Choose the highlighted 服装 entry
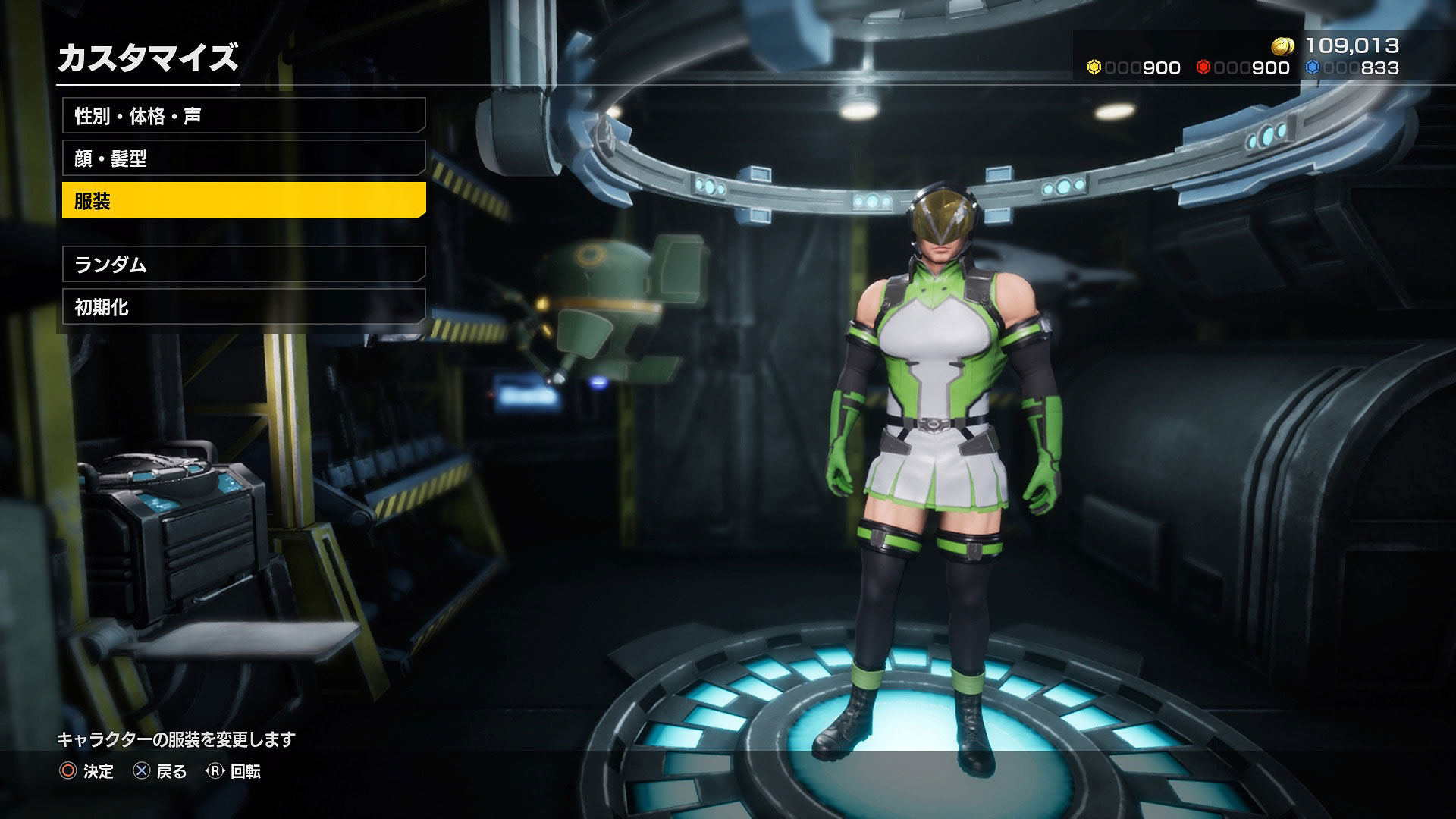This screenshot has height=819, width=1456. 243,201
